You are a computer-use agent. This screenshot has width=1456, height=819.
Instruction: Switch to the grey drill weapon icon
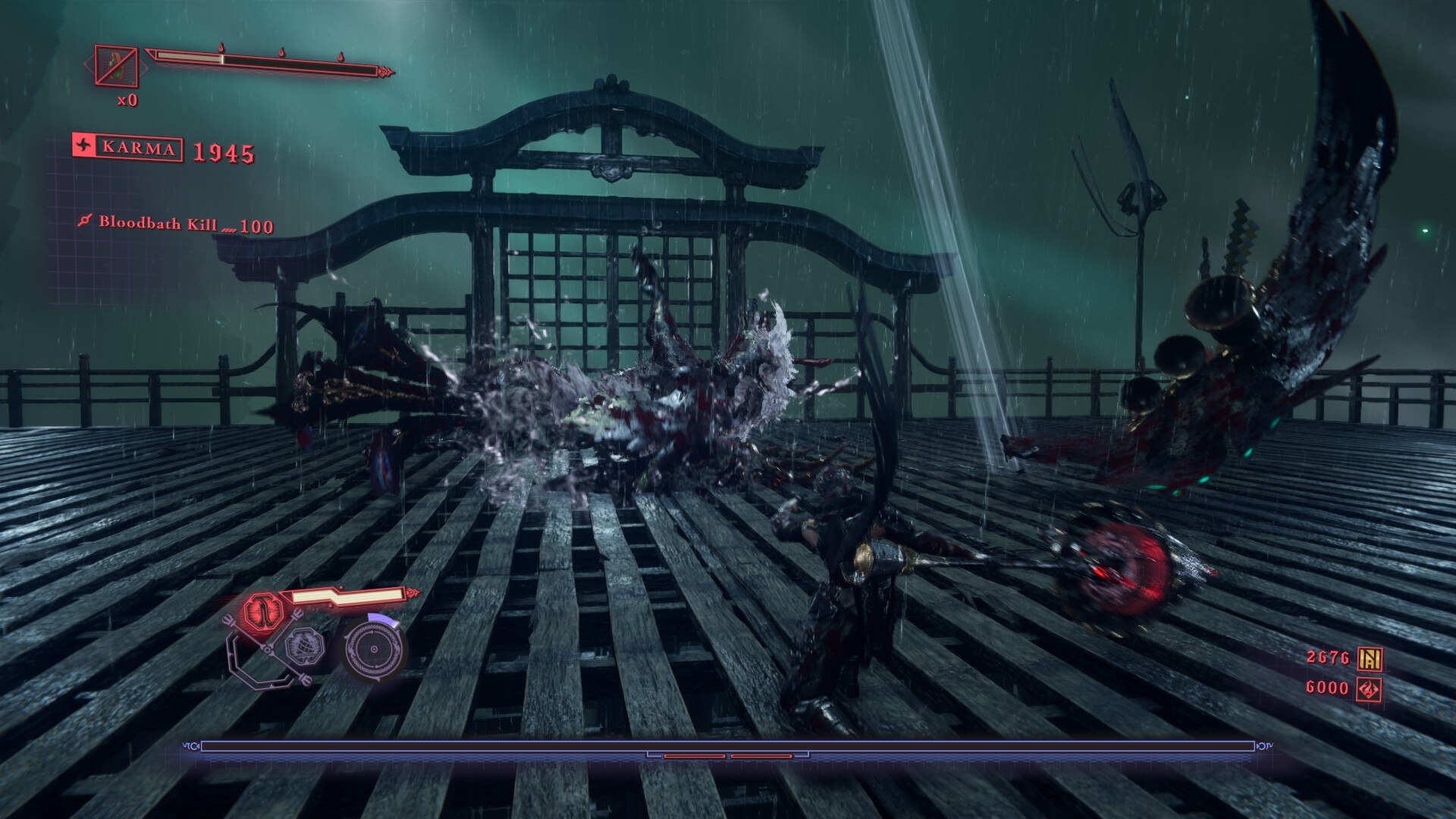click(x=303, y=646)
